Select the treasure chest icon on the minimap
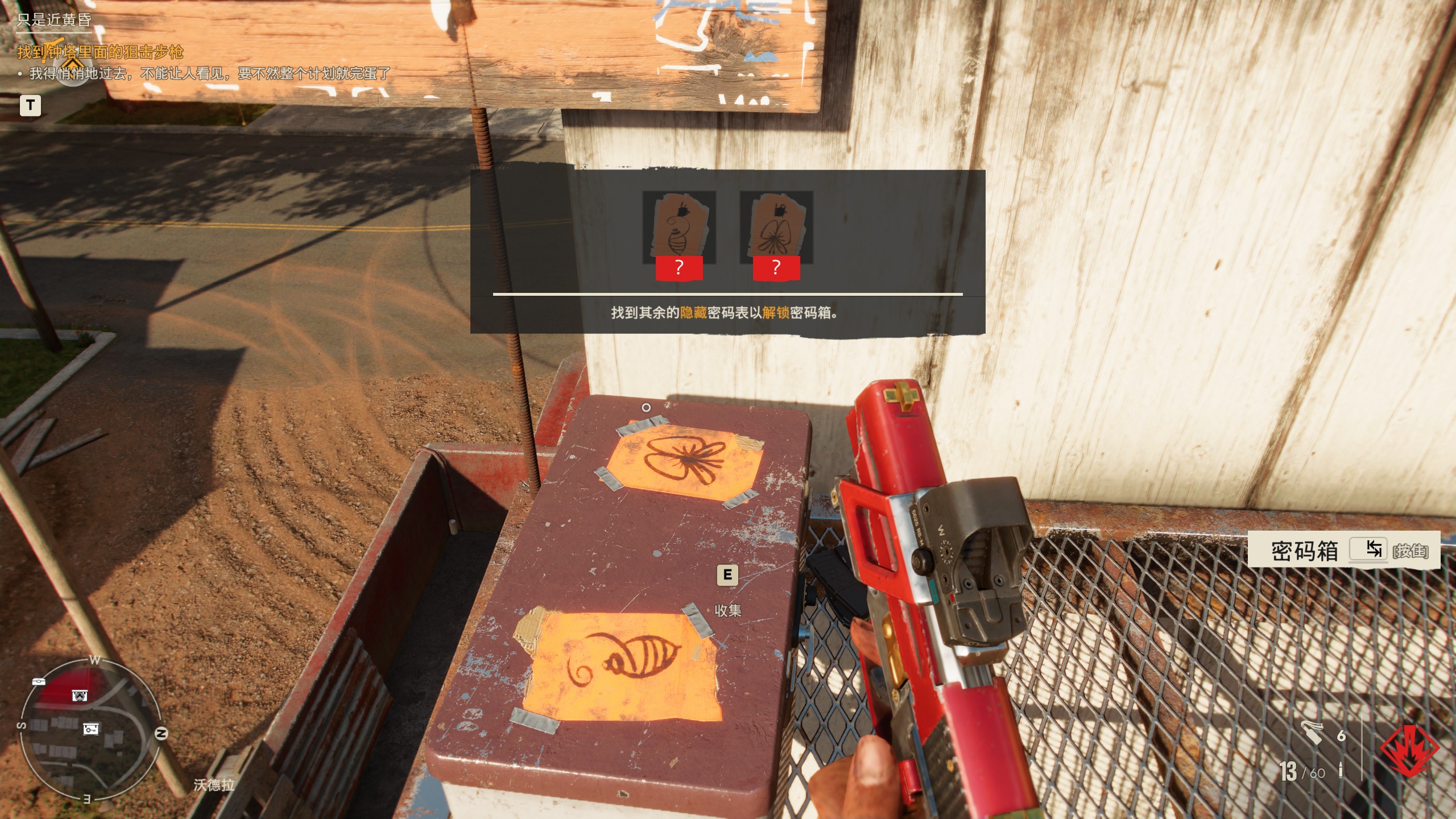Screen dimensions: 1456x819 click(39, 681)
